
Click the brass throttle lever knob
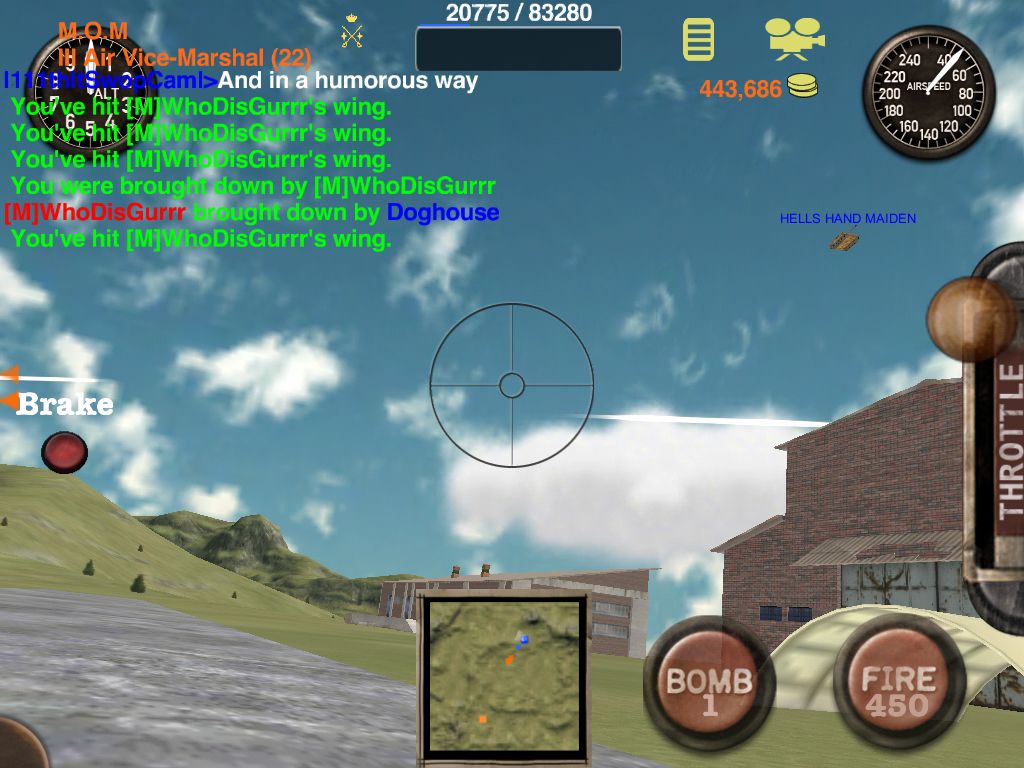click(x=970, y=319)
